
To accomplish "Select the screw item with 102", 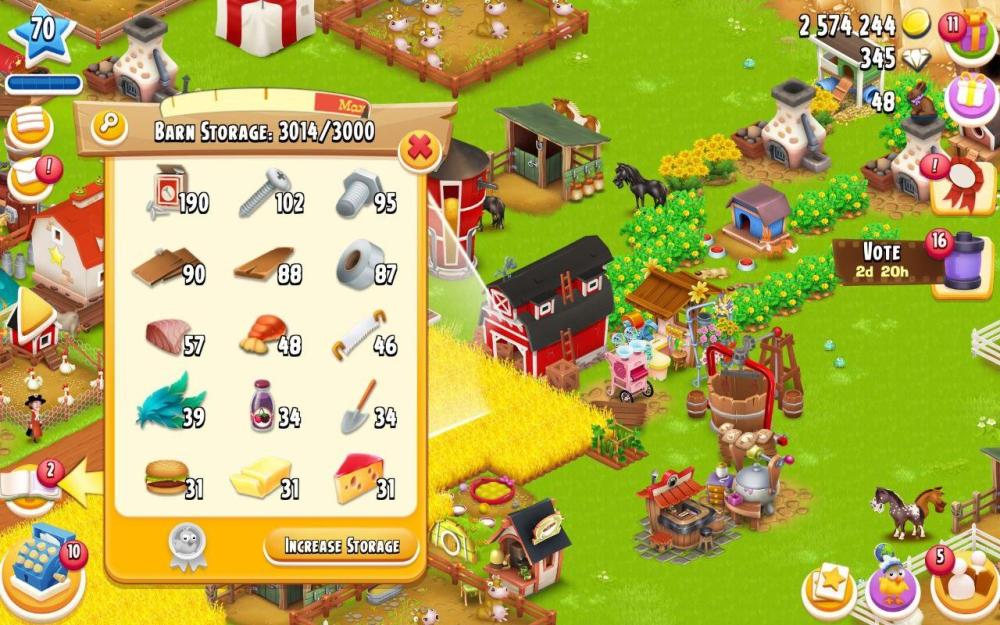I will tap(265, 192).
